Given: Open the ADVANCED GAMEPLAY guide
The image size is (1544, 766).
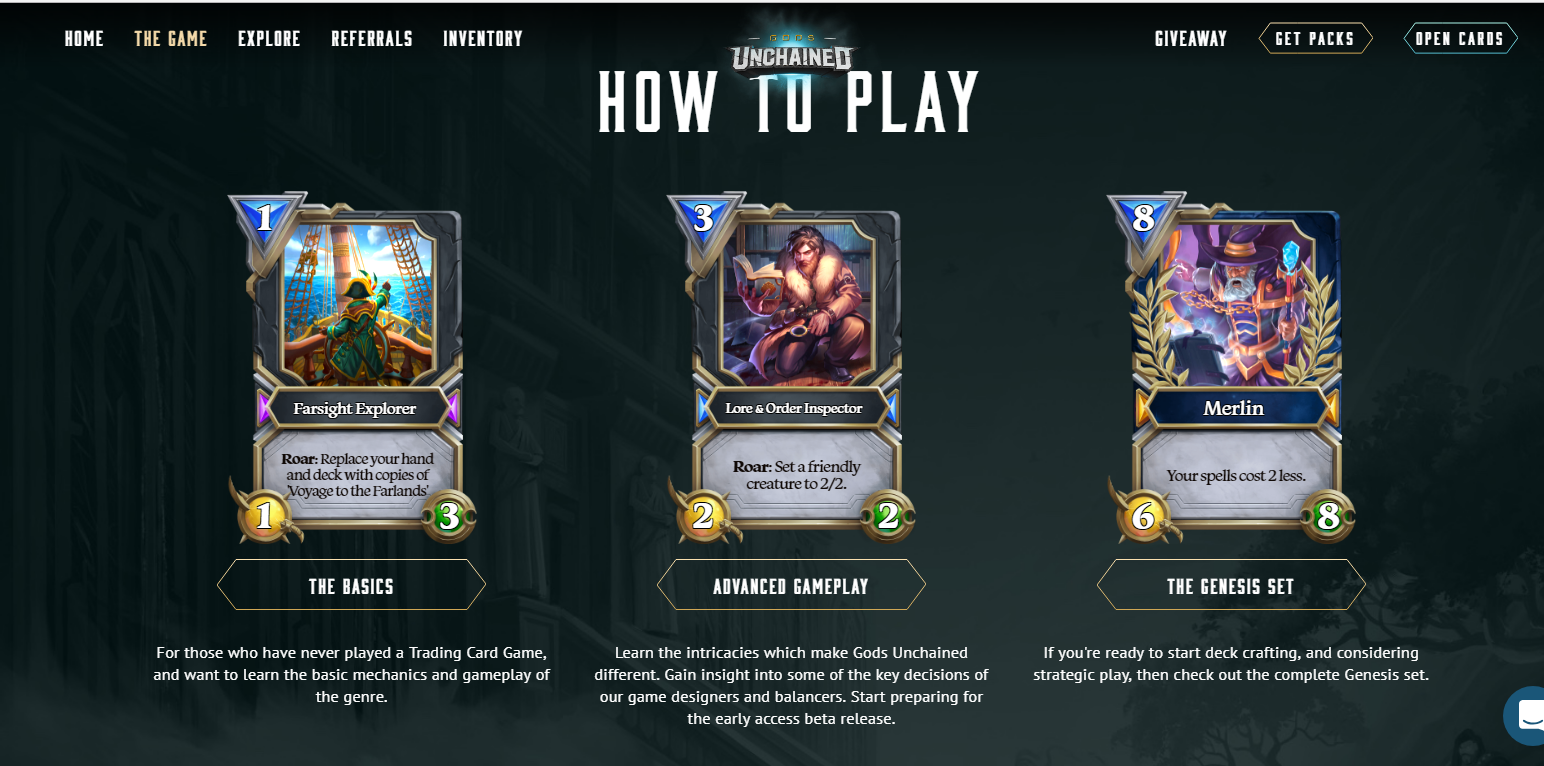Looking at the screenshot, I should 791,585.
